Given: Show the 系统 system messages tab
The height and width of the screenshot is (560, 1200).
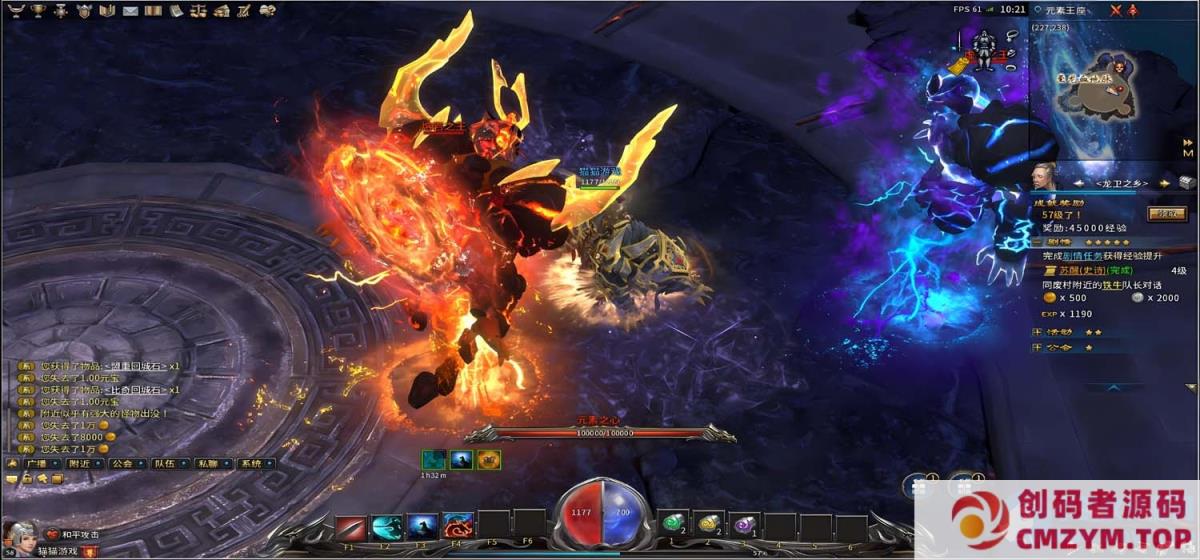Looking at the screenshot, I should point(251,464).
